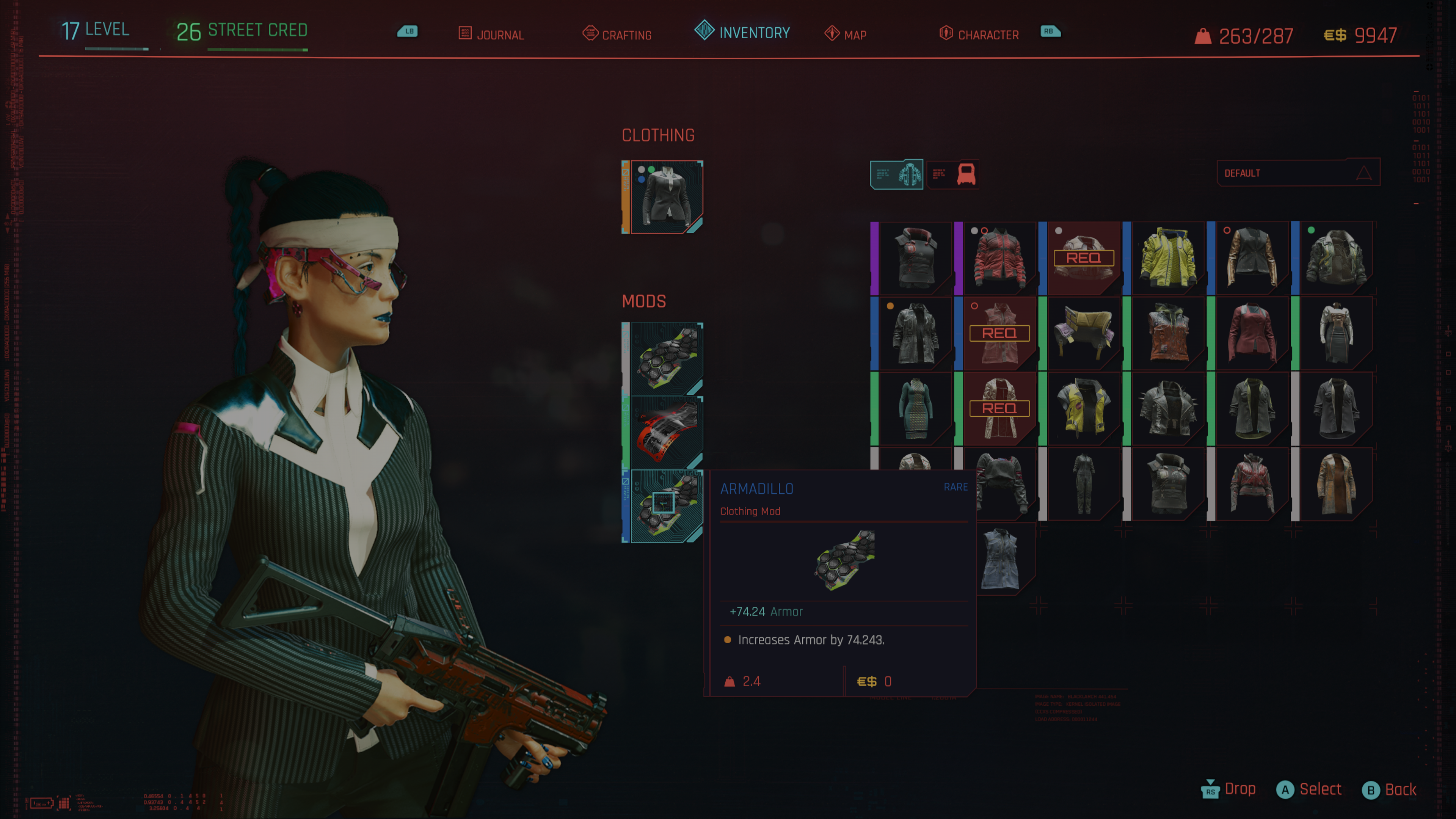
Task: Choose the red plated clothing mod slot
Action: (x=666, y=432)
